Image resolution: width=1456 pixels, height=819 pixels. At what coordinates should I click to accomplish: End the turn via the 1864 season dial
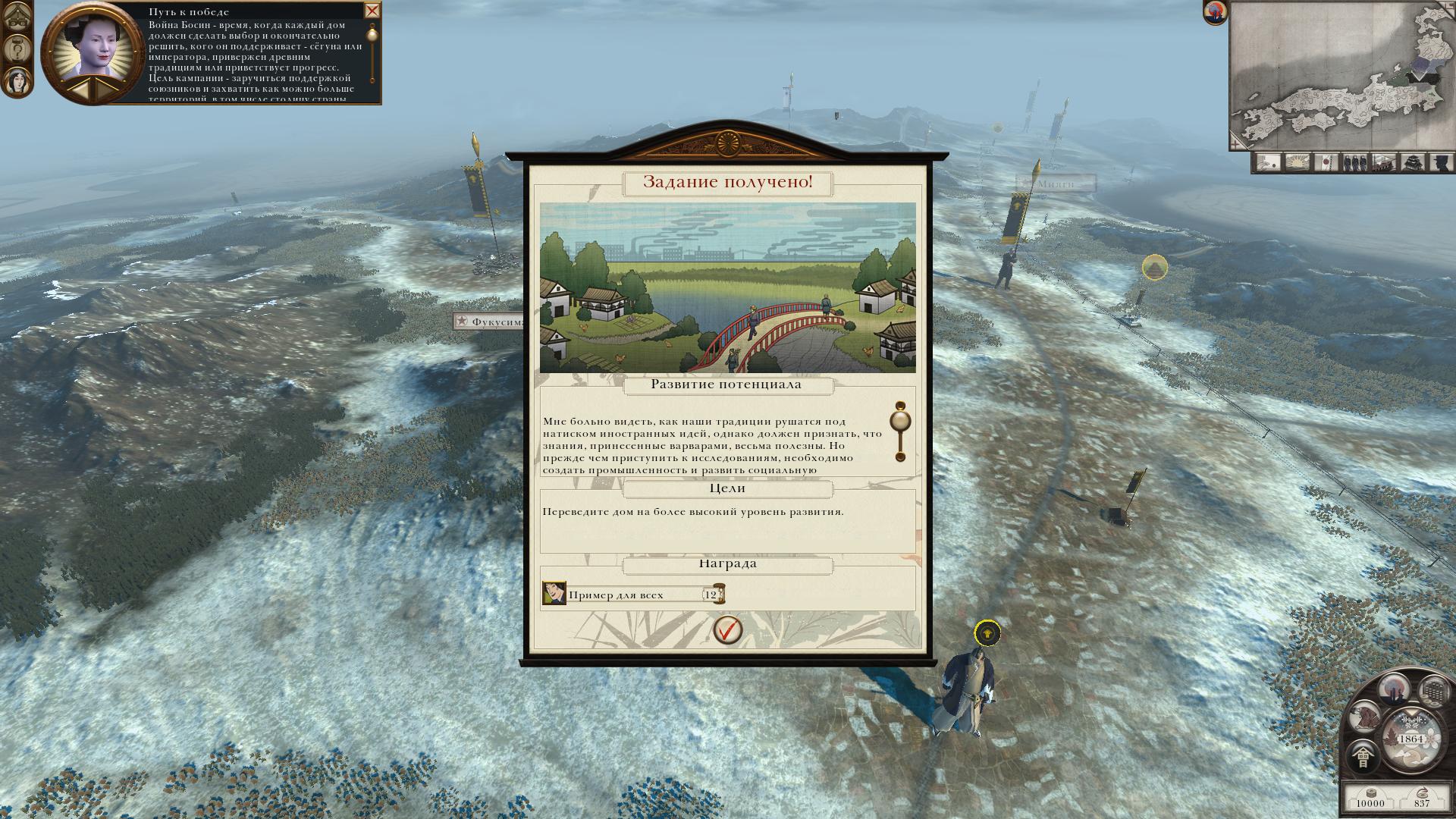point(1410,738)
